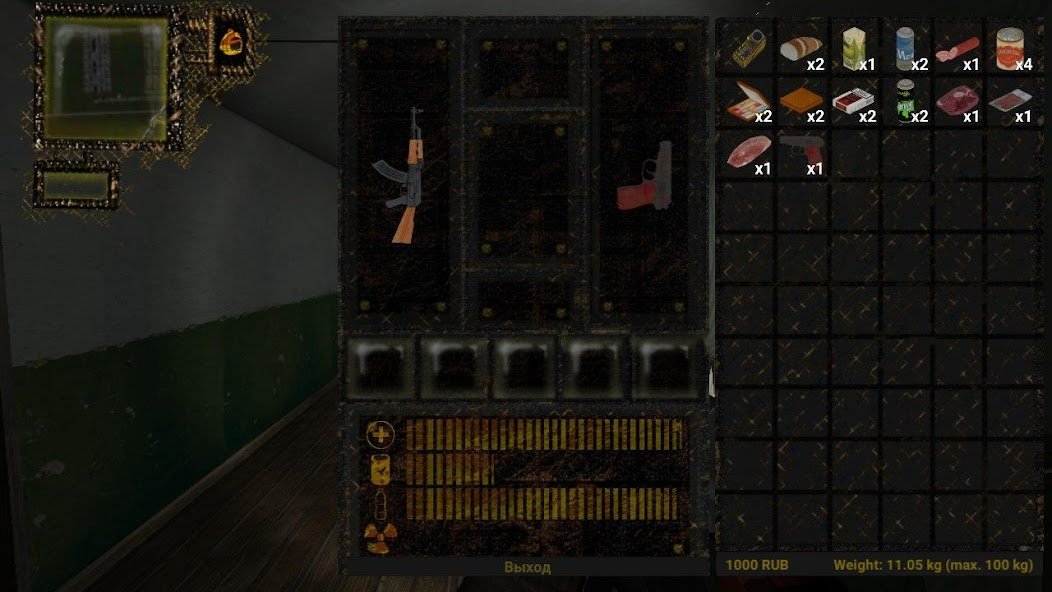The width and height of the screenshot is (1052, 592).
Task: Click the Выход exit button
Action: [526, 567]
